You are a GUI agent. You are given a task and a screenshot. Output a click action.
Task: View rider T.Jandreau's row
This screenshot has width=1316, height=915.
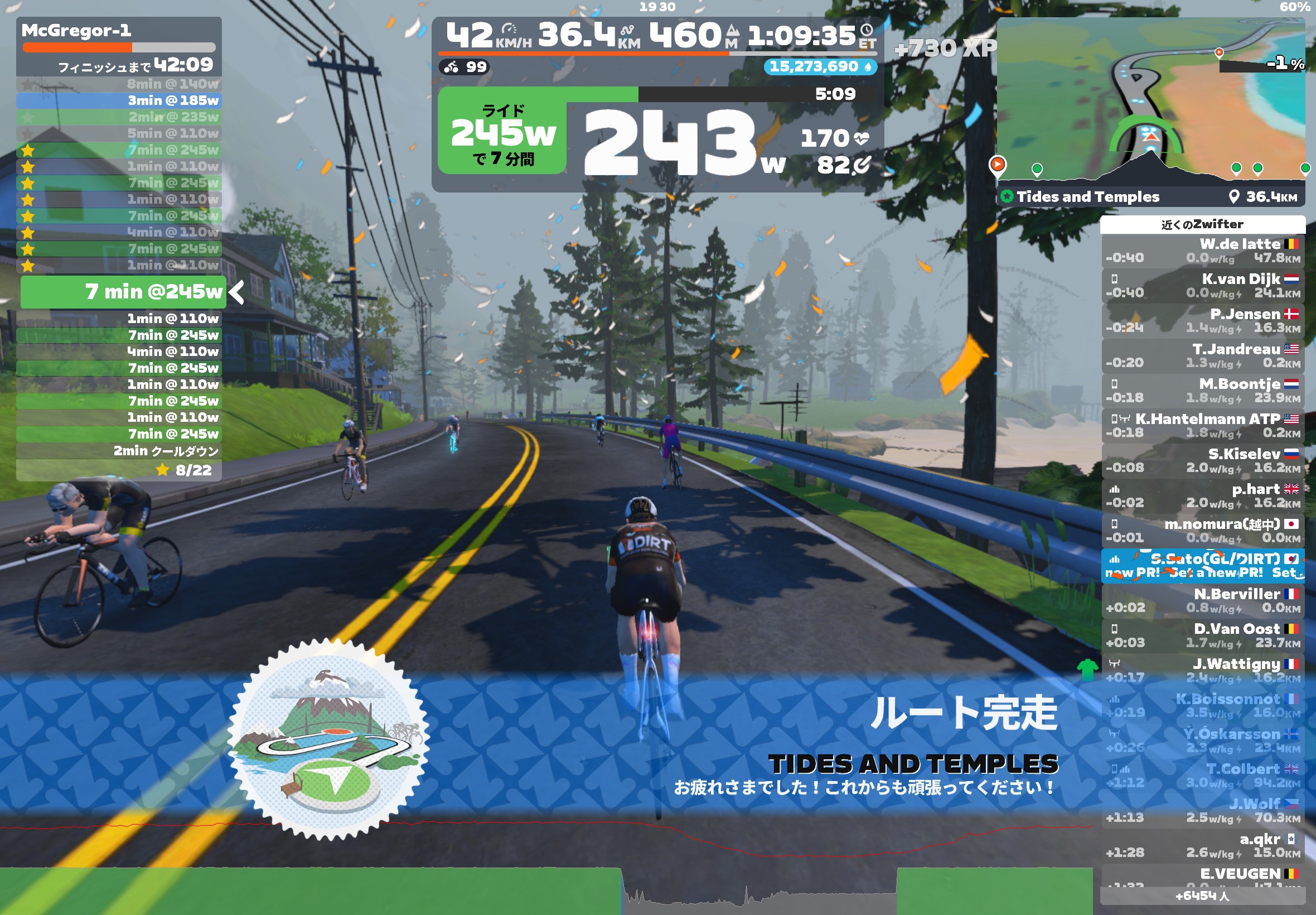1202,356
